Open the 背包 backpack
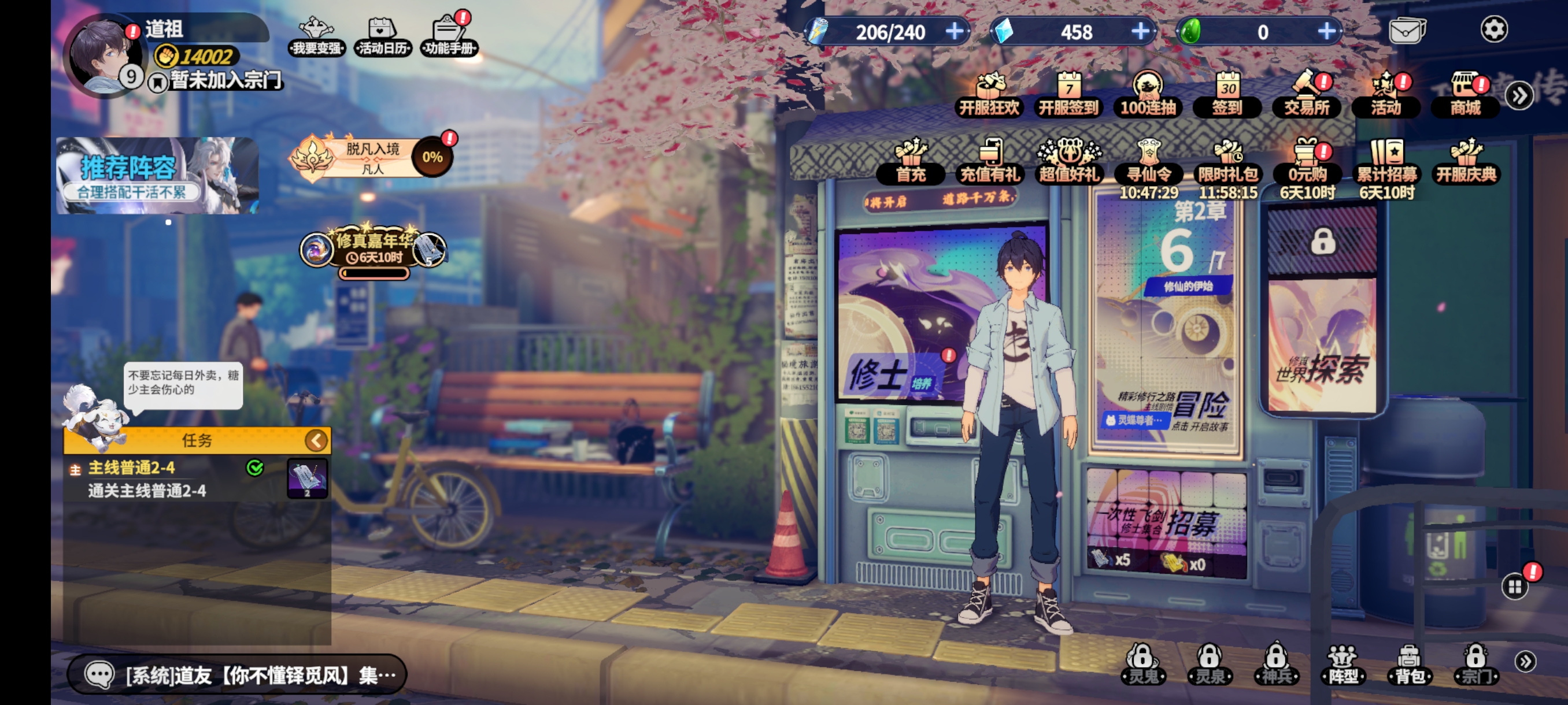 point(1408,664)
